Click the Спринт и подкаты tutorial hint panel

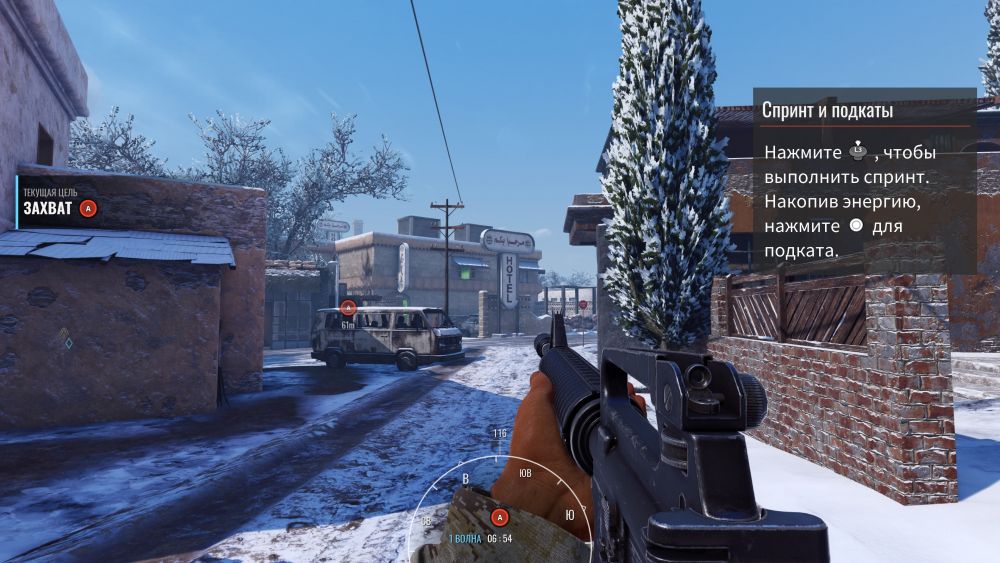864,181
